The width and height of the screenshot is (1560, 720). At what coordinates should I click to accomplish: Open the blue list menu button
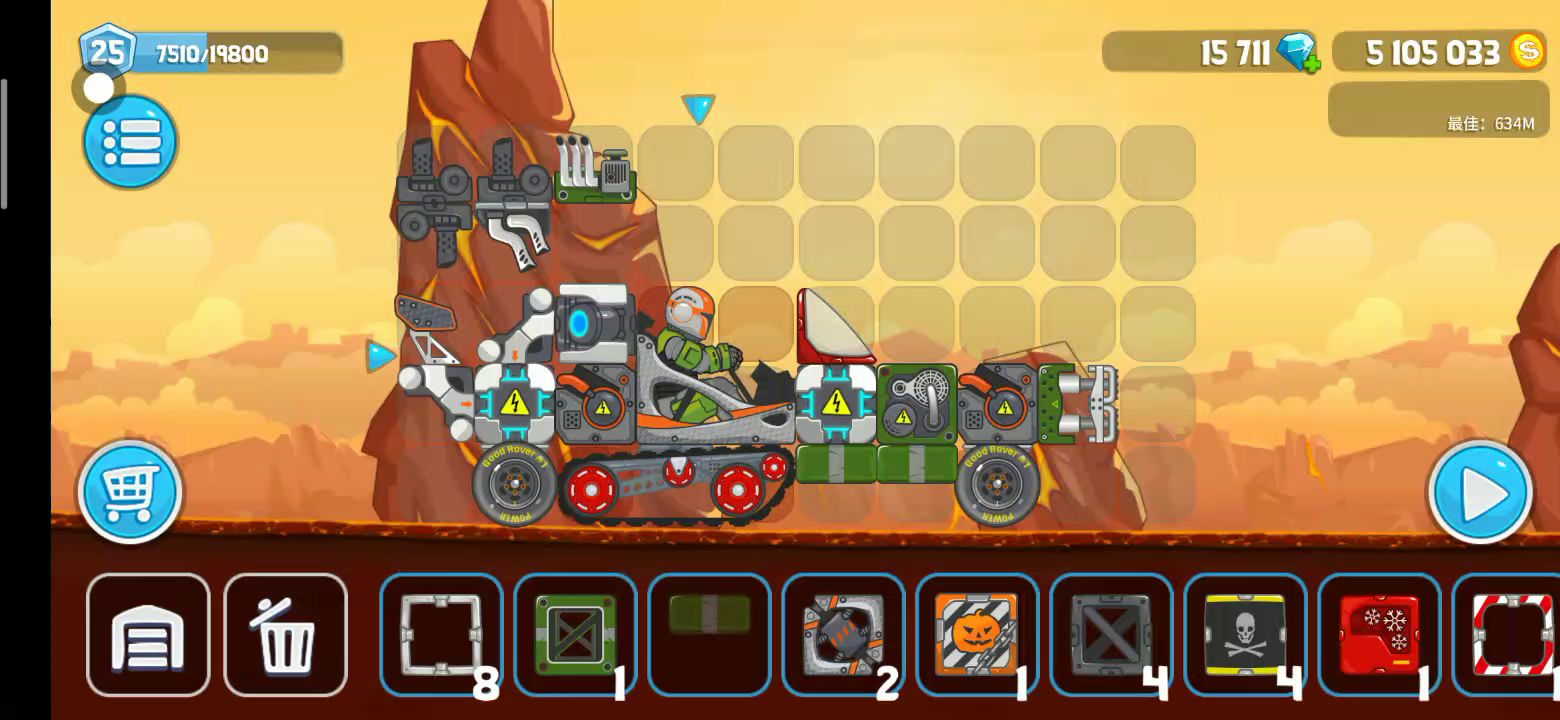click(131, 142)
